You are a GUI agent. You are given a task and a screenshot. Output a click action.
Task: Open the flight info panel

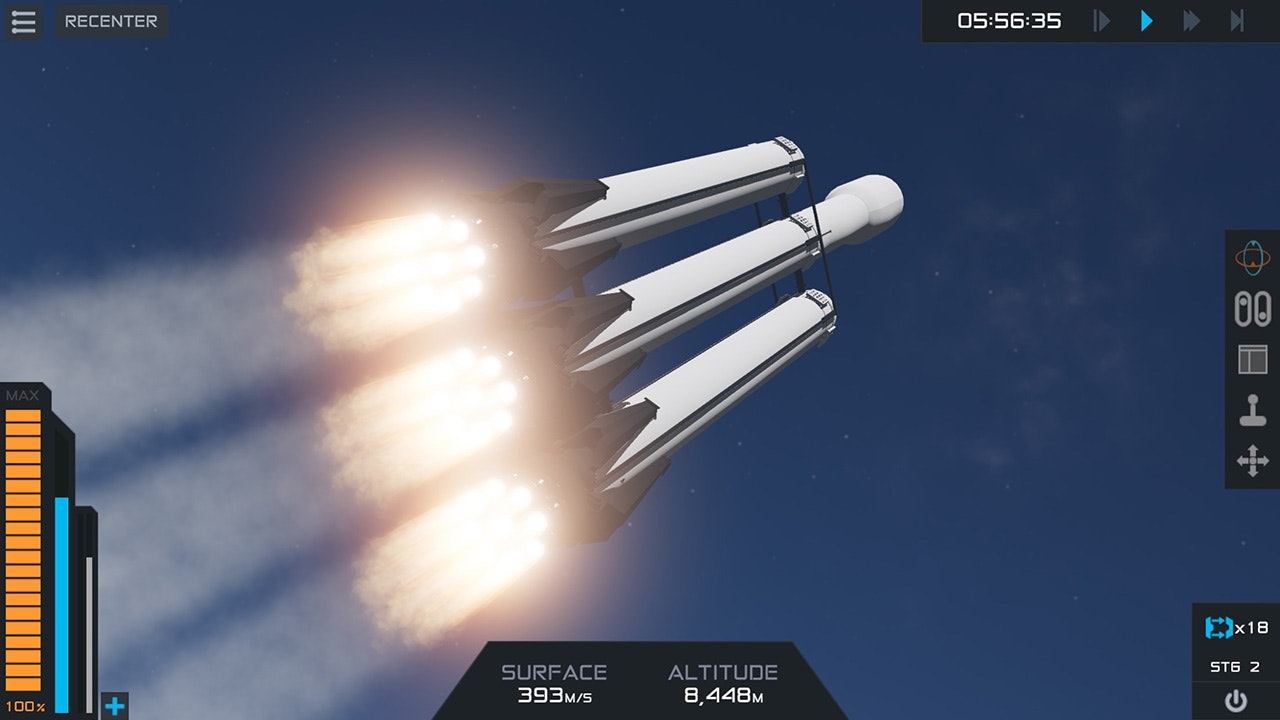tap(1254, 360)
